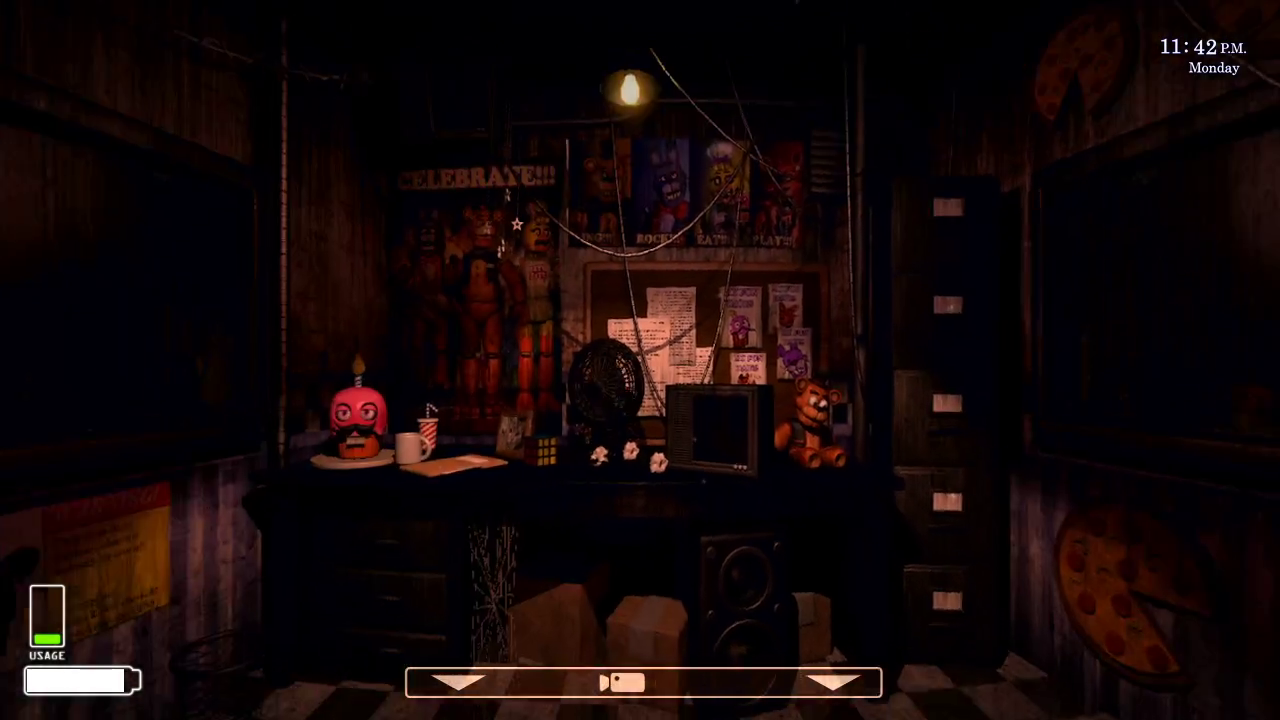Viewport: 1280px width, 720px height.
Task: Click the TV monitor on the desk
Action: (715, 430)
